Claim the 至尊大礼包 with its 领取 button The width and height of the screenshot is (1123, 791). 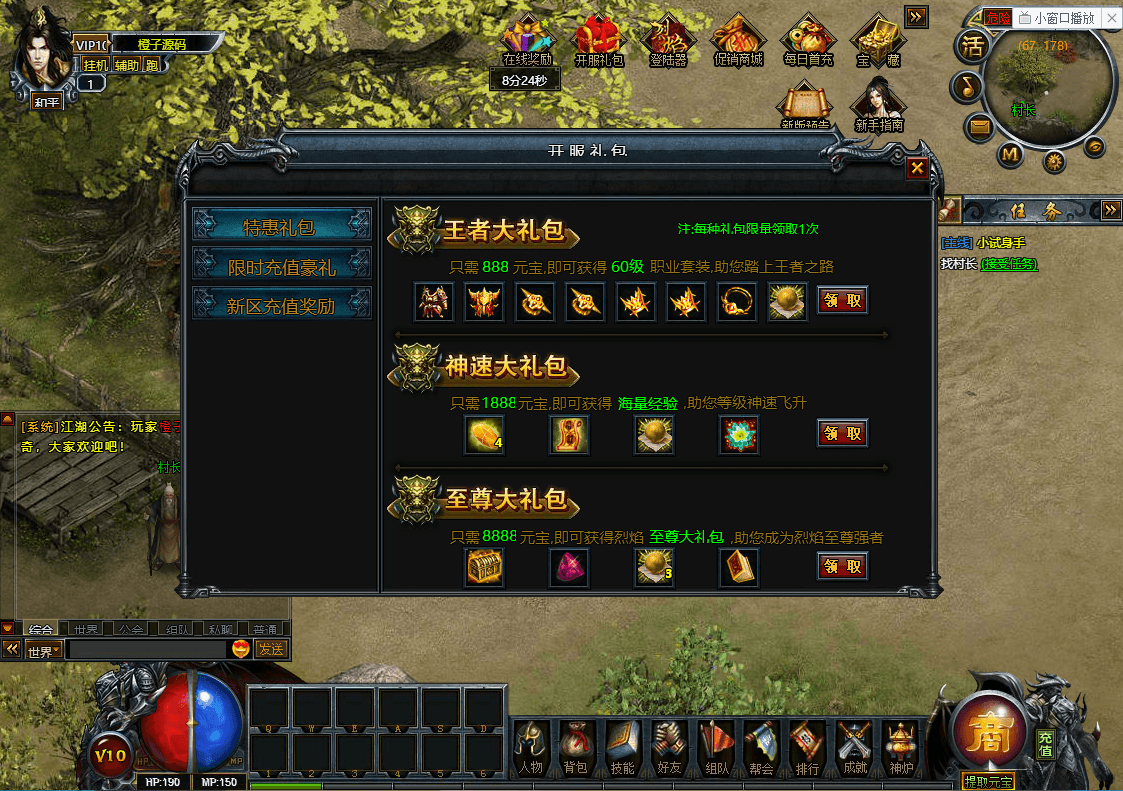point(842,566)
